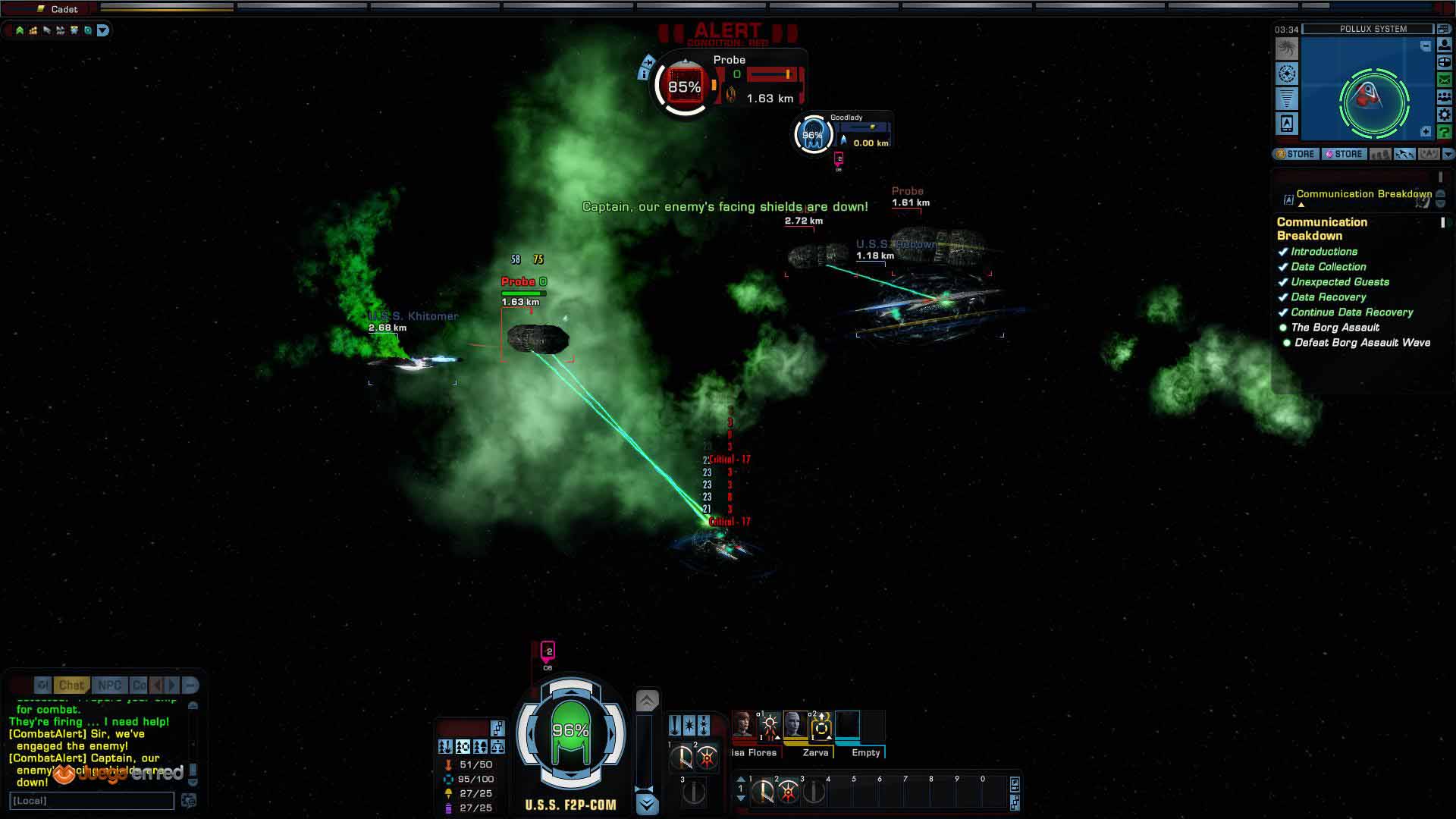Click the green question mark help icon
Viewport: 1456px width, 819px height.
pos(1445,132)
